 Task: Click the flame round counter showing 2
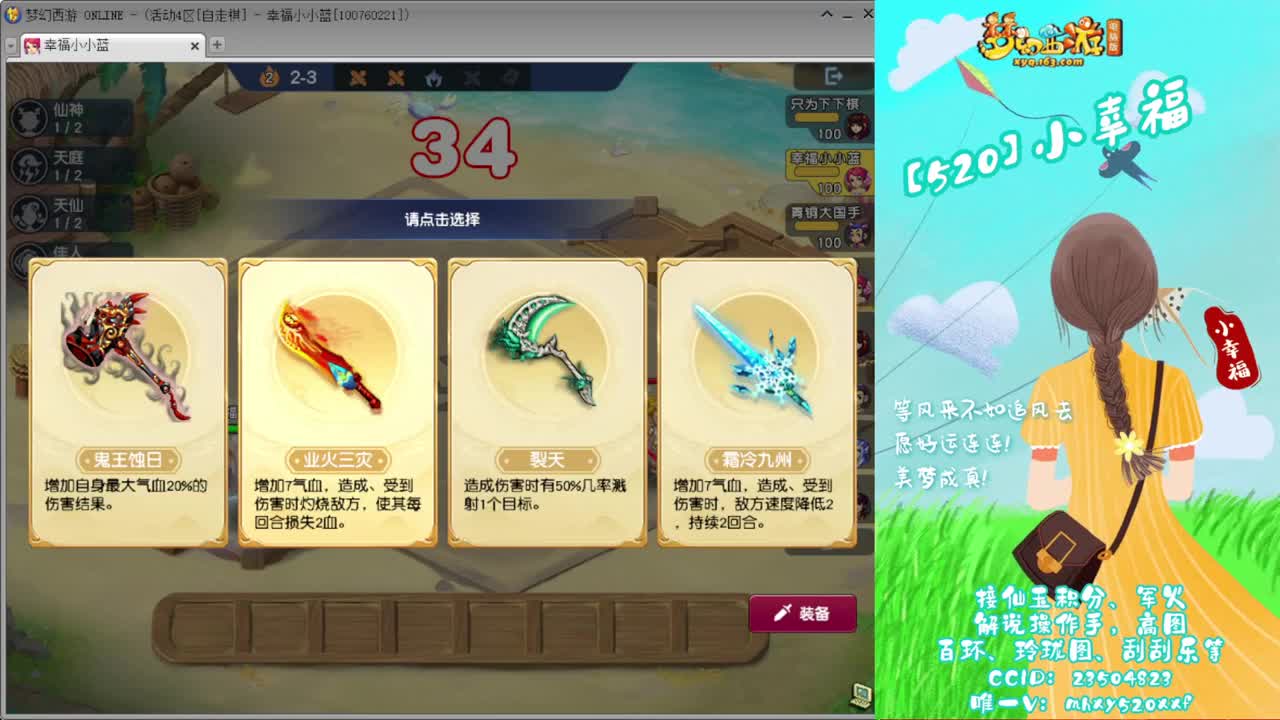click(267, 78)
